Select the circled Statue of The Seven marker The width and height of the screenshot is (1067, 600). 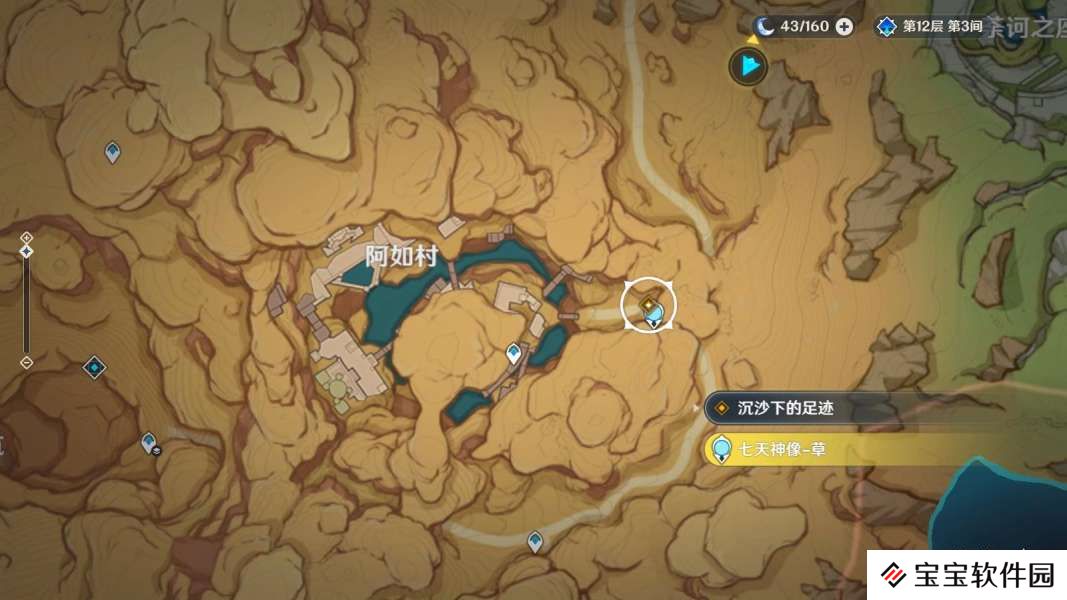(649, 306)
